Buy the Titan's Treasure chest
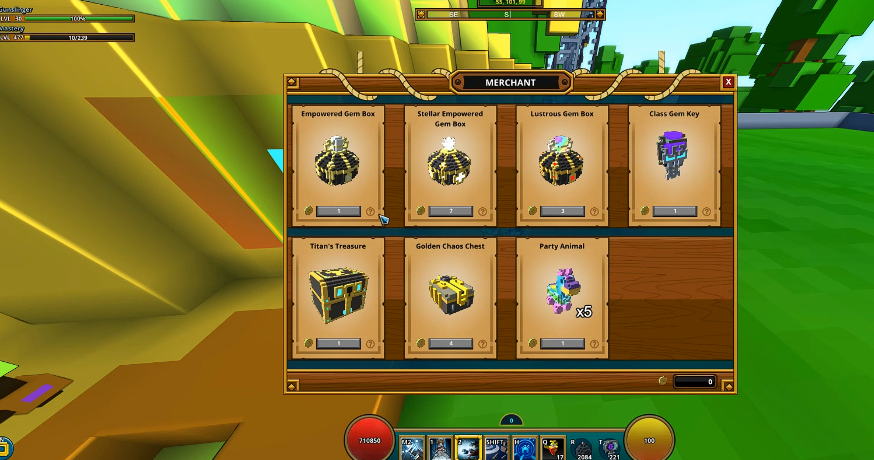 pyautogui.click(x=338, y=343)
